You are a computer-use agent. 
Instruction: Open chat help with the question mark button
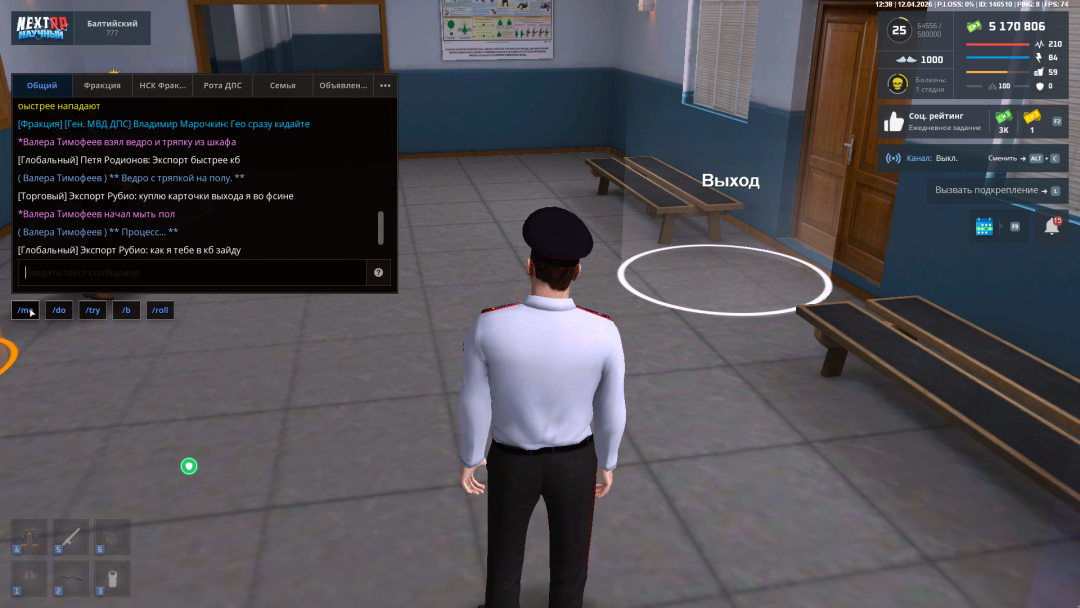(379, 273)
